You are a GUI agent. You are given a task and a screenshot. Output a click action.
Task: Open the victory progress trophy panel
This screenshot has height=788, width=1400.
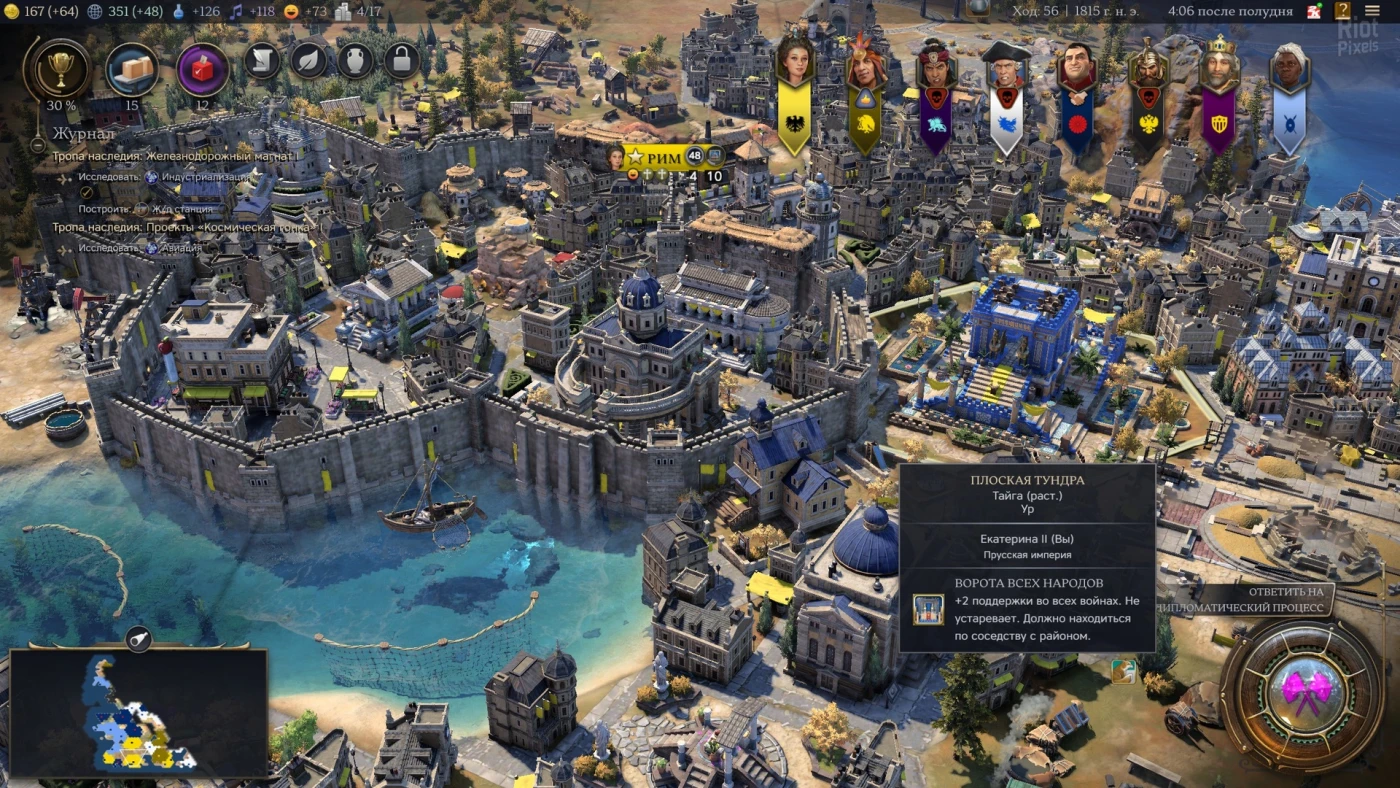click(61, 69)
